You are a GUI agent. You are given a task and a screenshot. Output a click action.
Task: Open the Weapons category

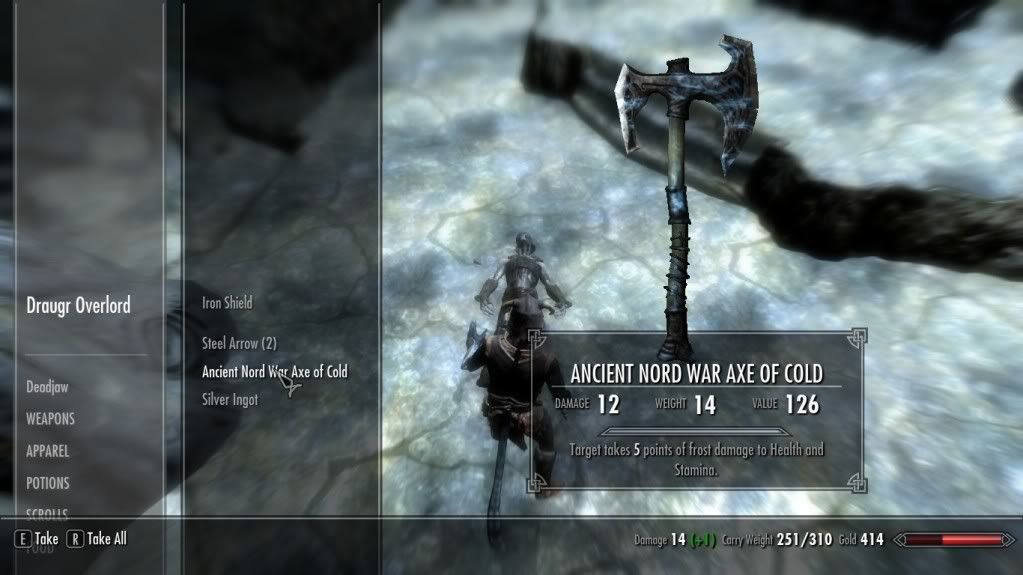(x=50, y=419)
